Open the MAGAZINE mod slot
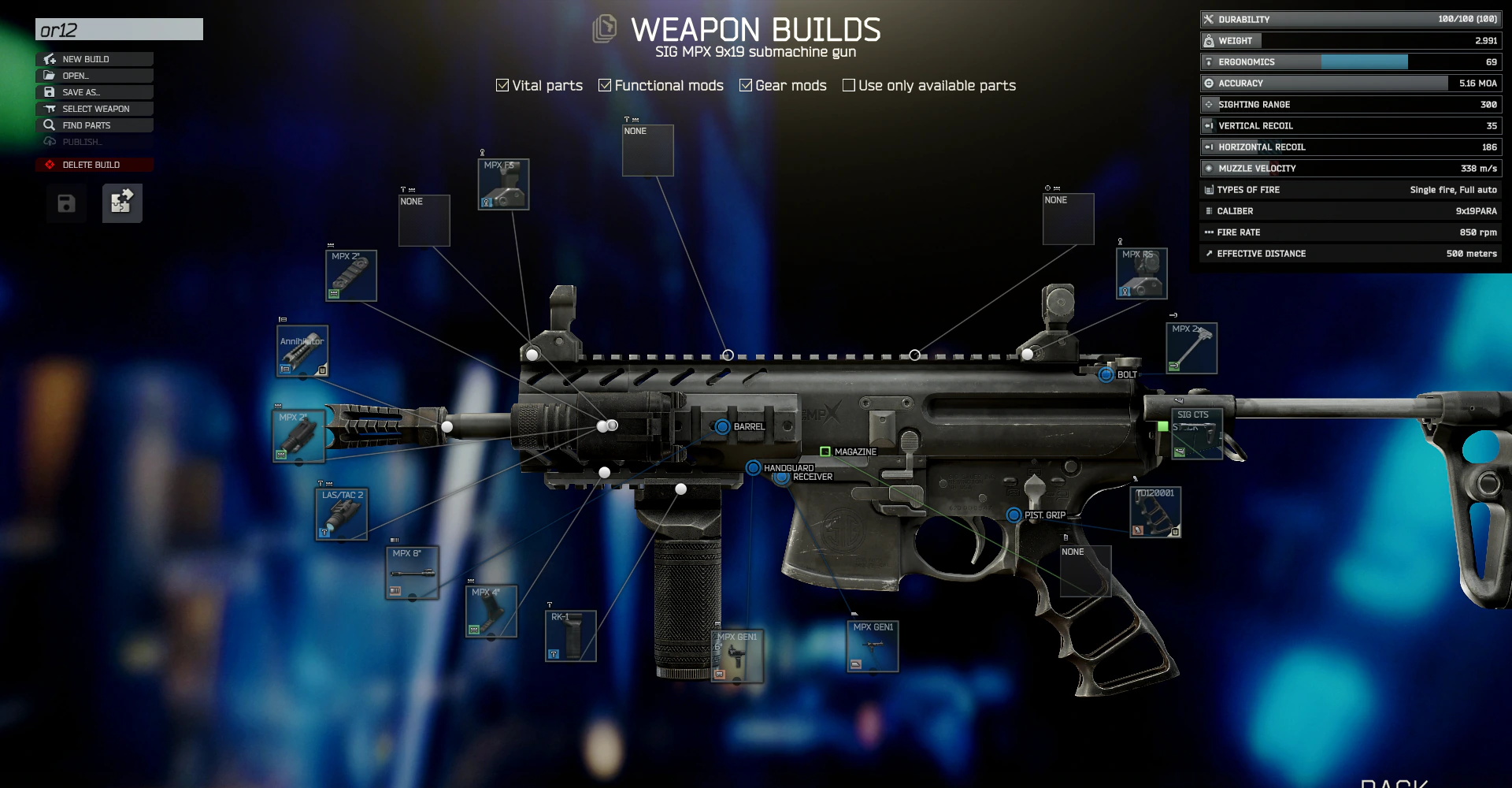Viewport: 1512px width, 788px height. [825, 452]
